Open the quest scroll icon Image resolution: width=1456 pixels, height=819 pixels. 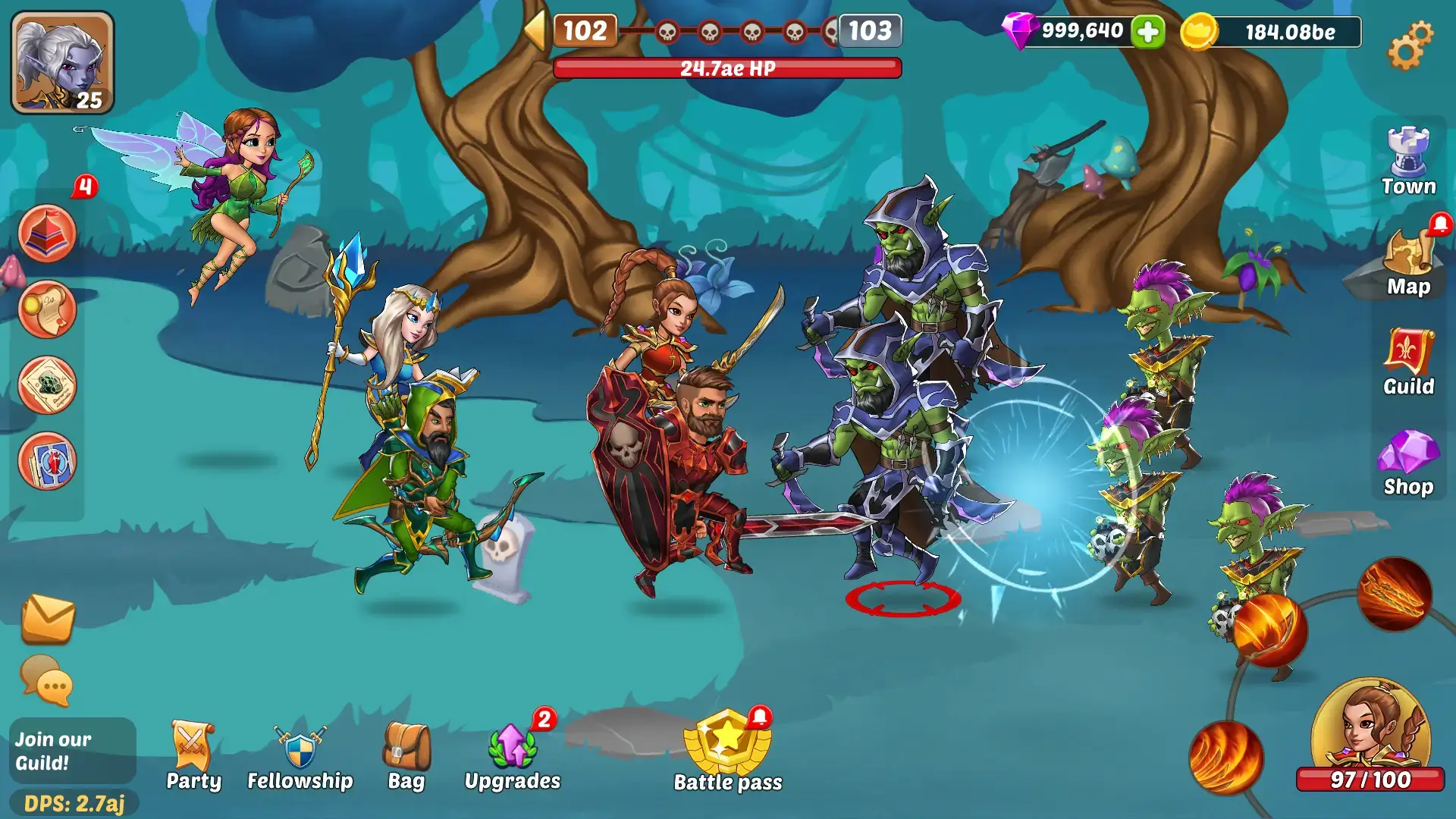pos(47,309)
